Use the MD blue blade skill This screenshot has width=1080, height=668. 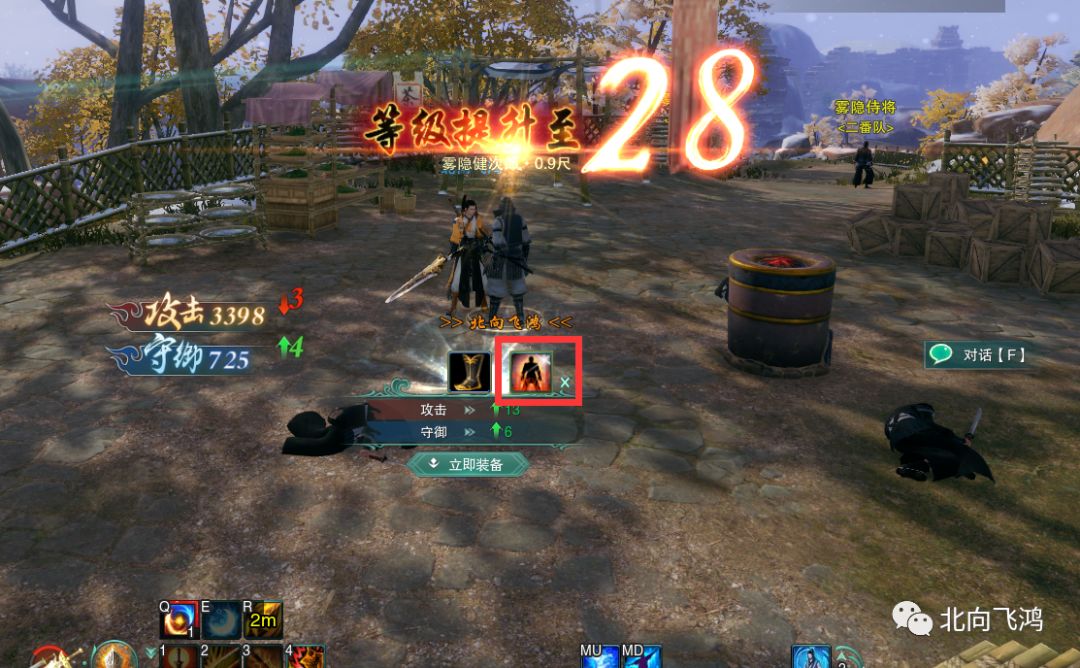coord(642,657)
